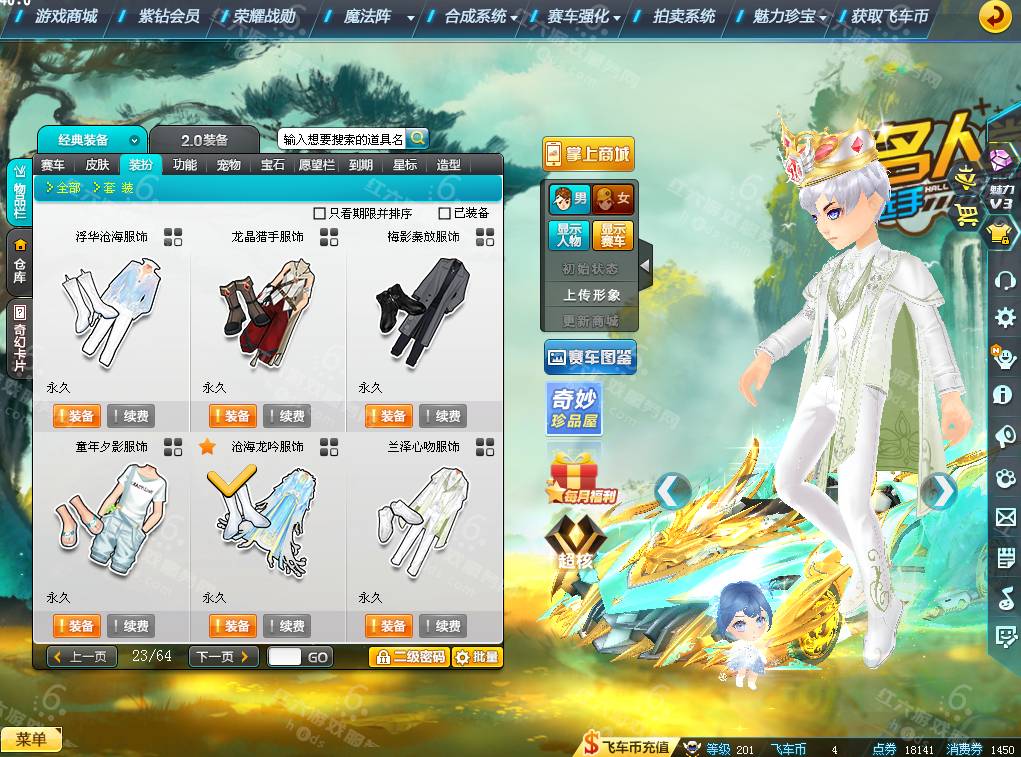Viewport: 1021px width, 757px height.
Task: Tick the 已装备 equipped filter checkbox
Action: click(445, 213)
